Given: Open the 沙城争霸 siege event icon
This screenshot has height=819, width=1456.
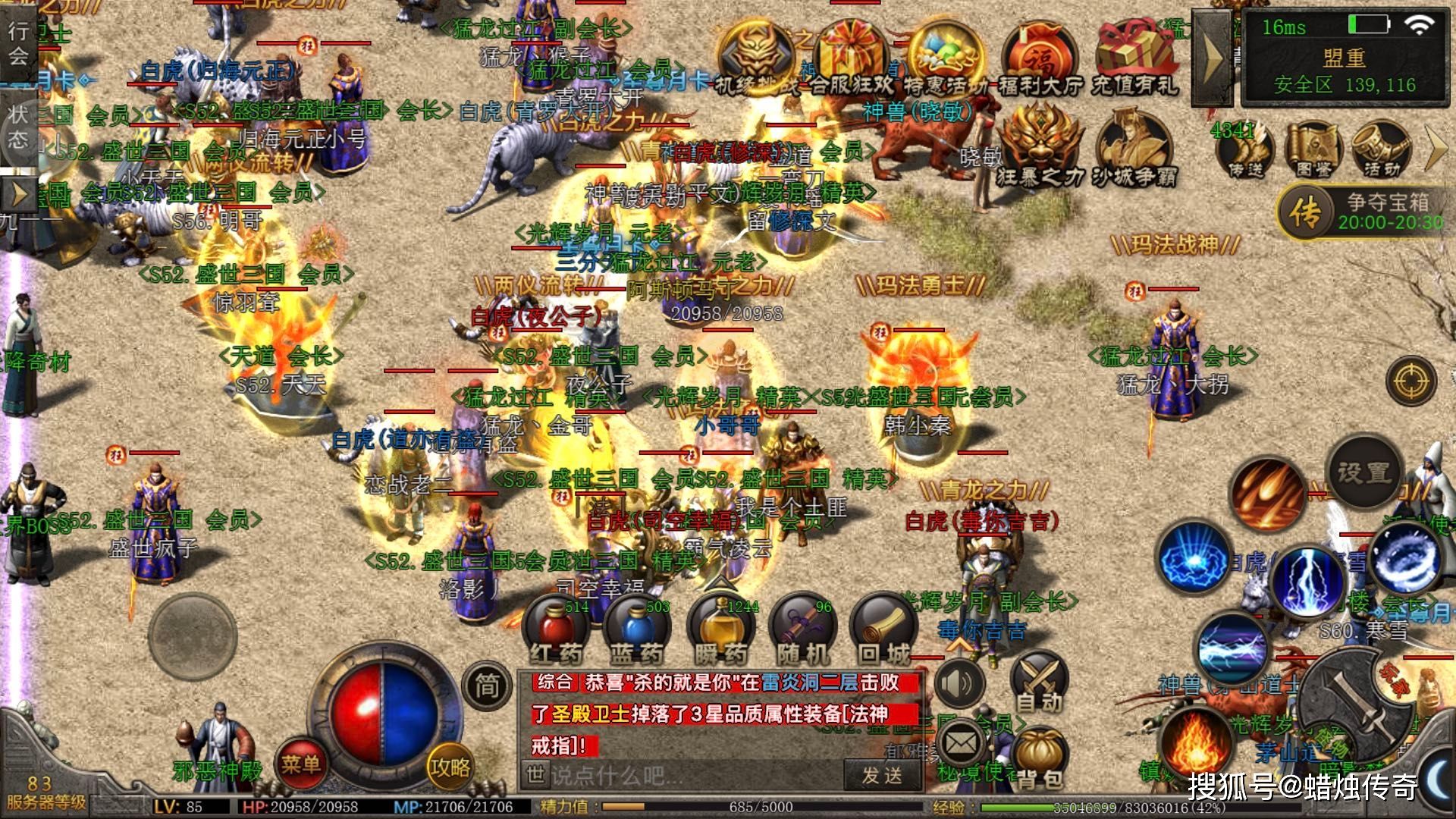Looking at the screenshot, I should coord(1134,149).
